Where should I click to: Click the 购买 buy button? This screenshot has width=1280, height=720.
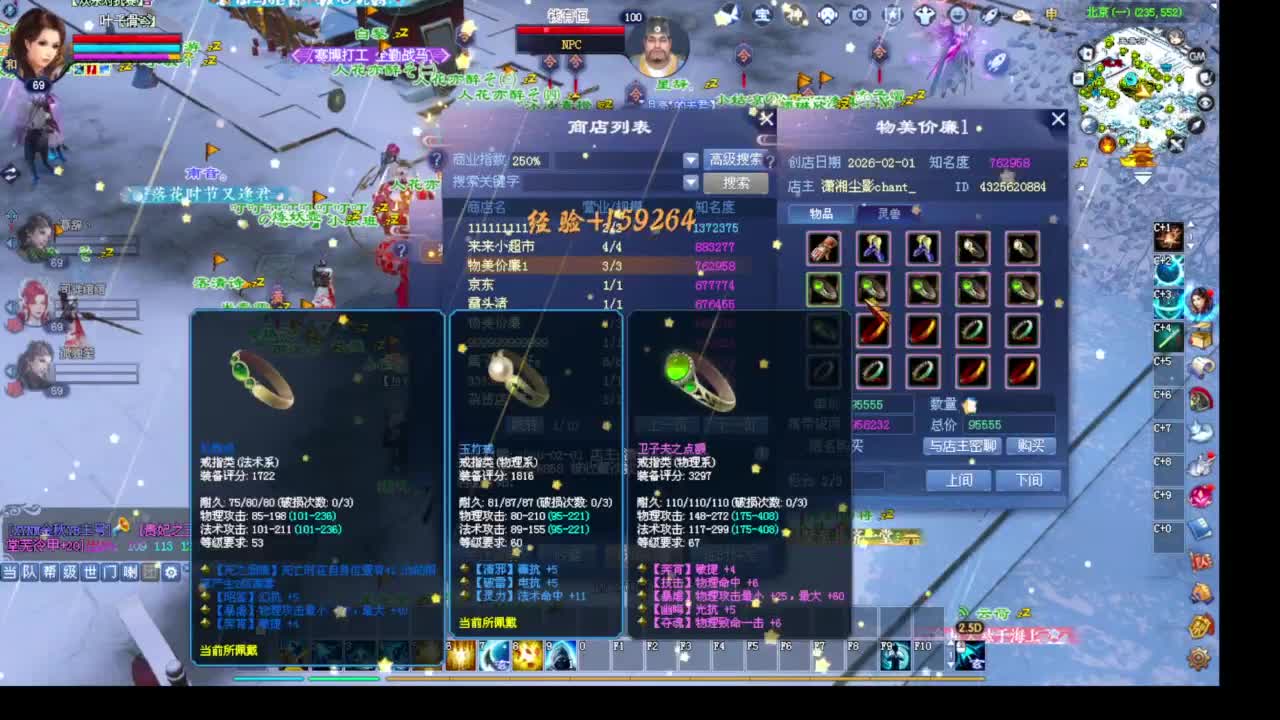pos(1031,446)
